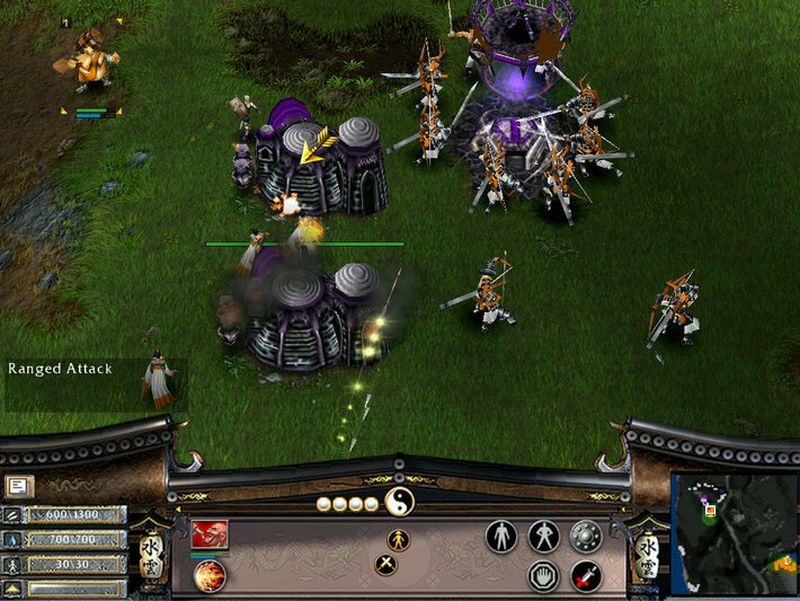Set the wide-legged figure stance
The height and width of the screenshot is (601, 800).
pyautogui.click(x=543, y=537)
